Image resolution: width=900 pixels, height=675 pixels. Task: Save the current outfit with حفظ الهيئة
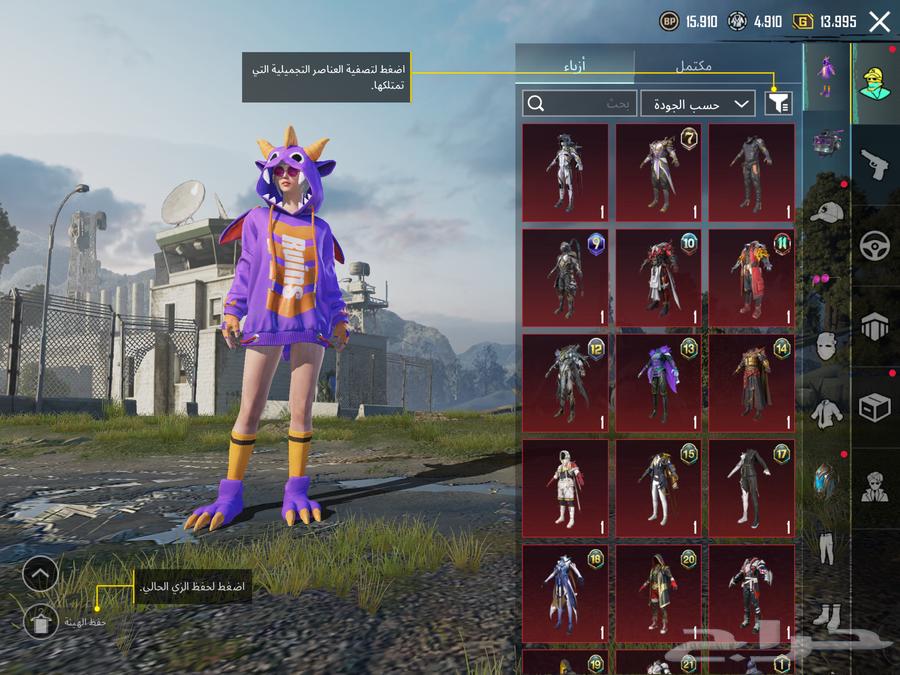[40, 622]
